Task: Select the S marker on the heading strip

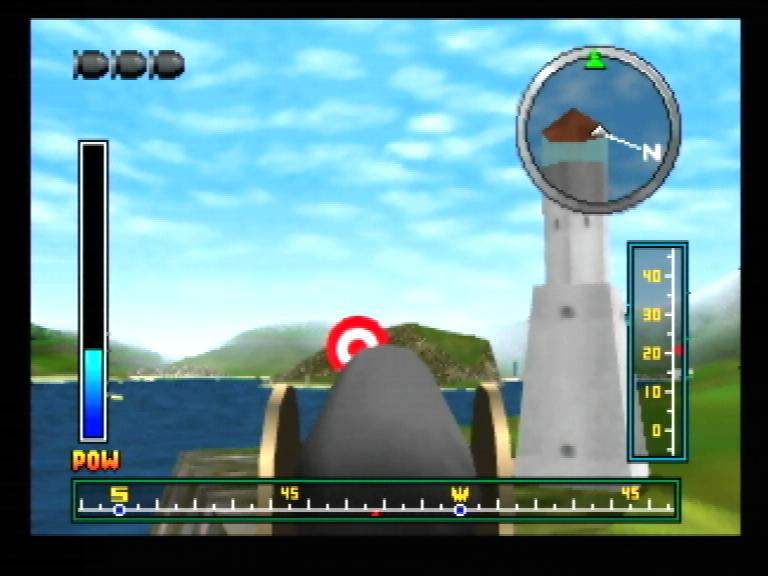Action: pos(119,495)
